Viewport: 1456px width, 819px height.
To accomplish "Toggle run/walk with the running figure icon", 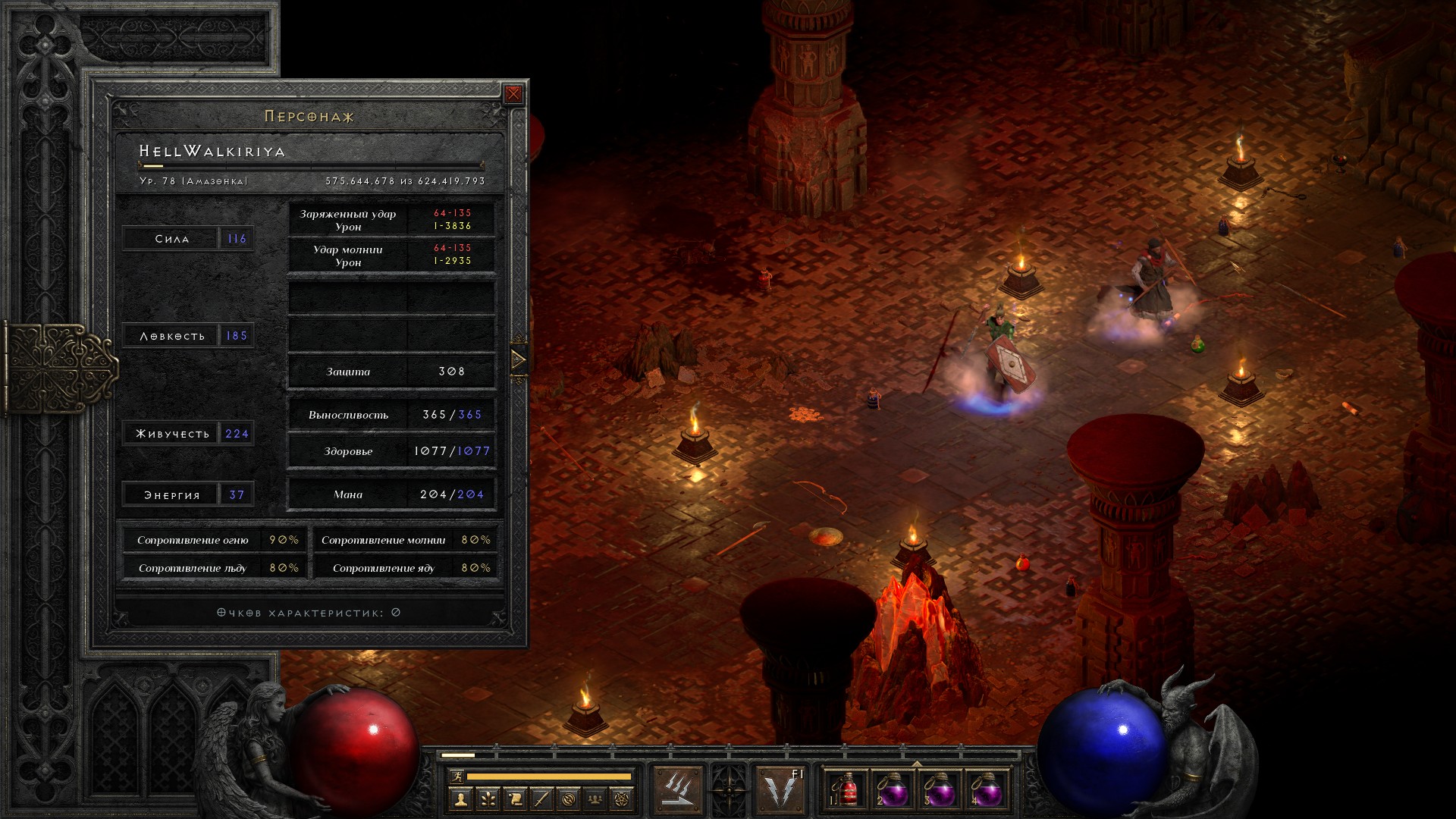I will [456, 777].
